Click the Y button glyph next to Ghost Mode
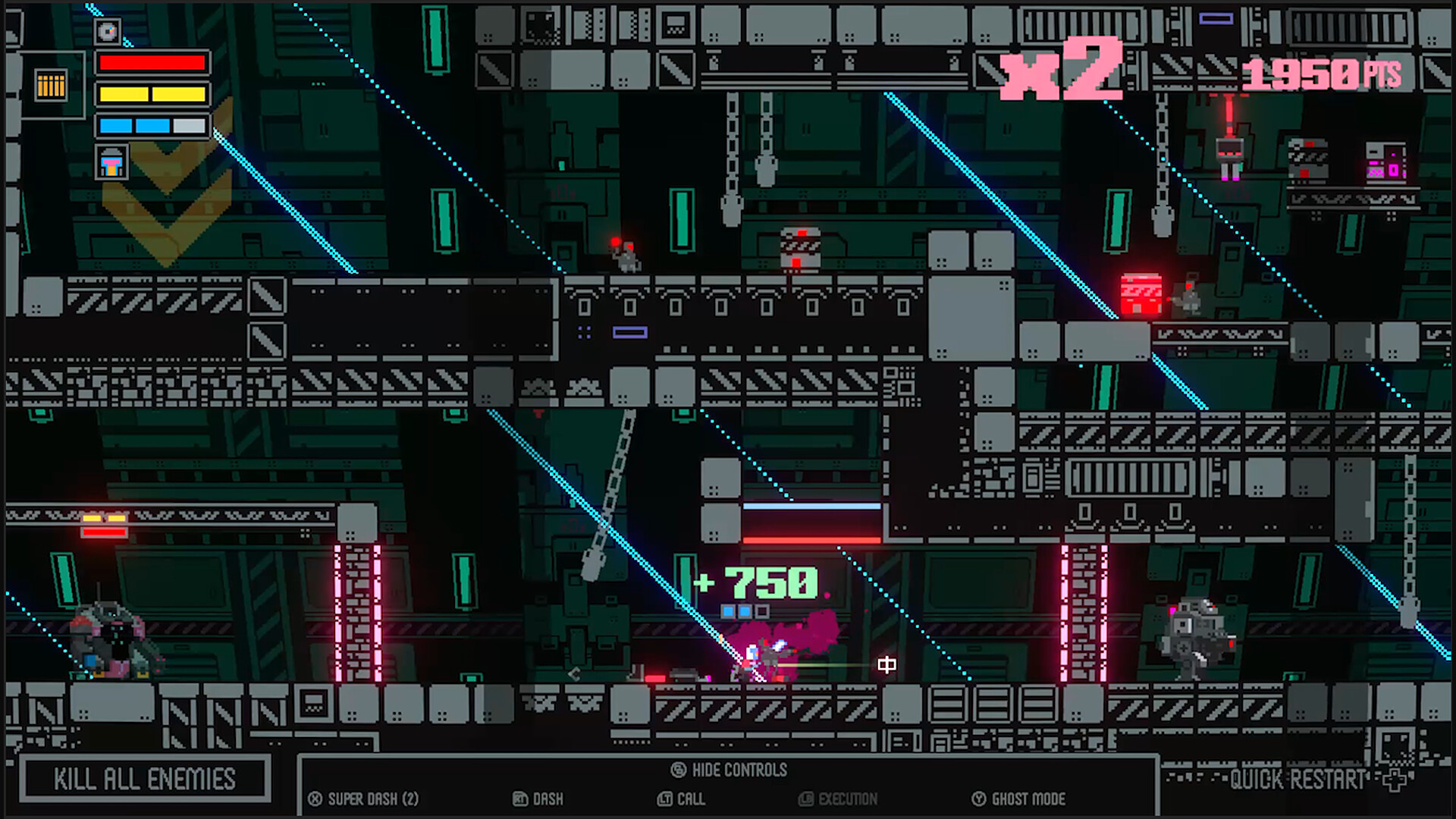Viewport: 1456px width, 819px height. 977,799
